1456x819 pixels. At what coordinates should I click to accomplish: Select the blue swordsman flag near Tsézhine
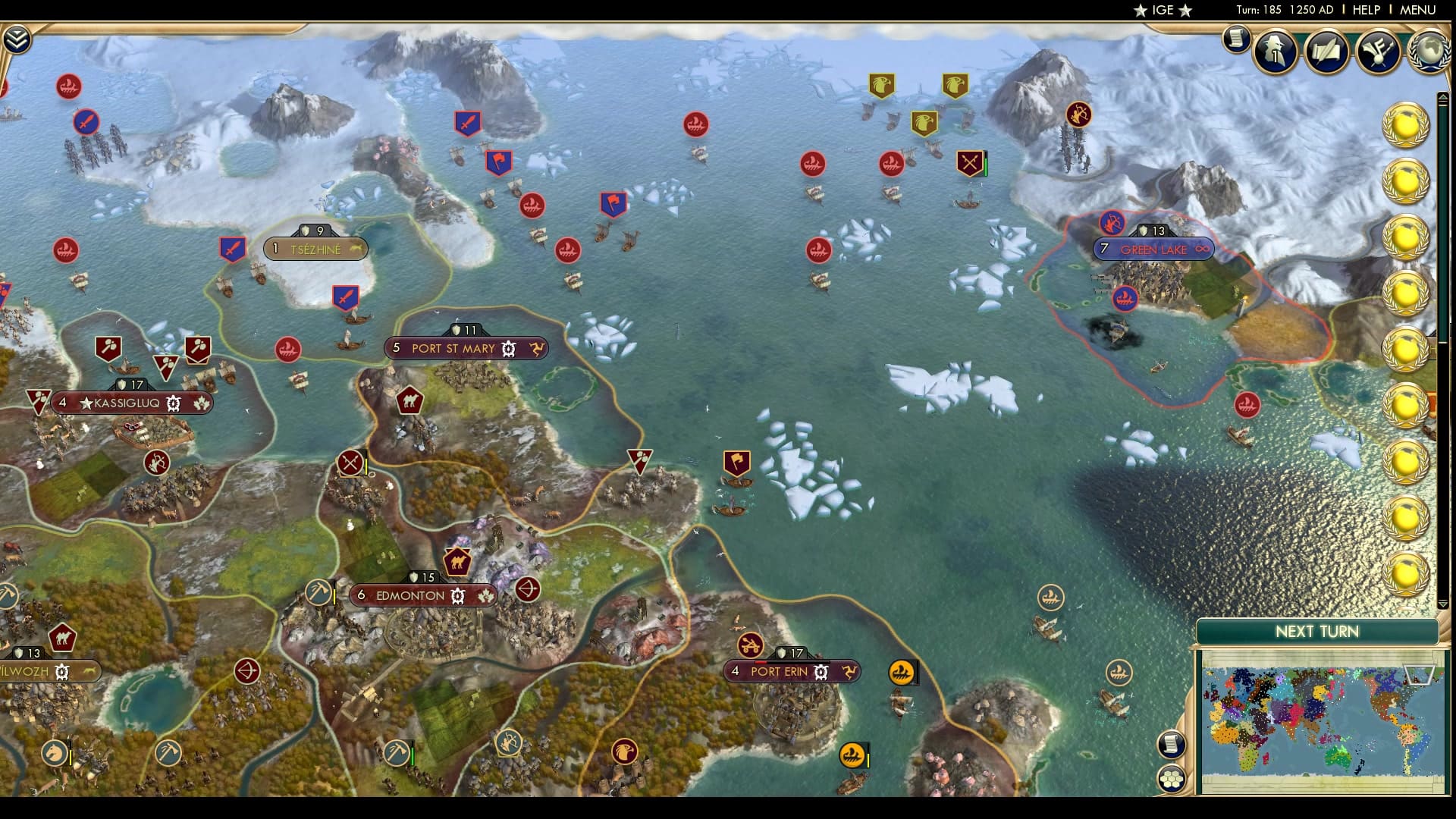tap(233, 247)
